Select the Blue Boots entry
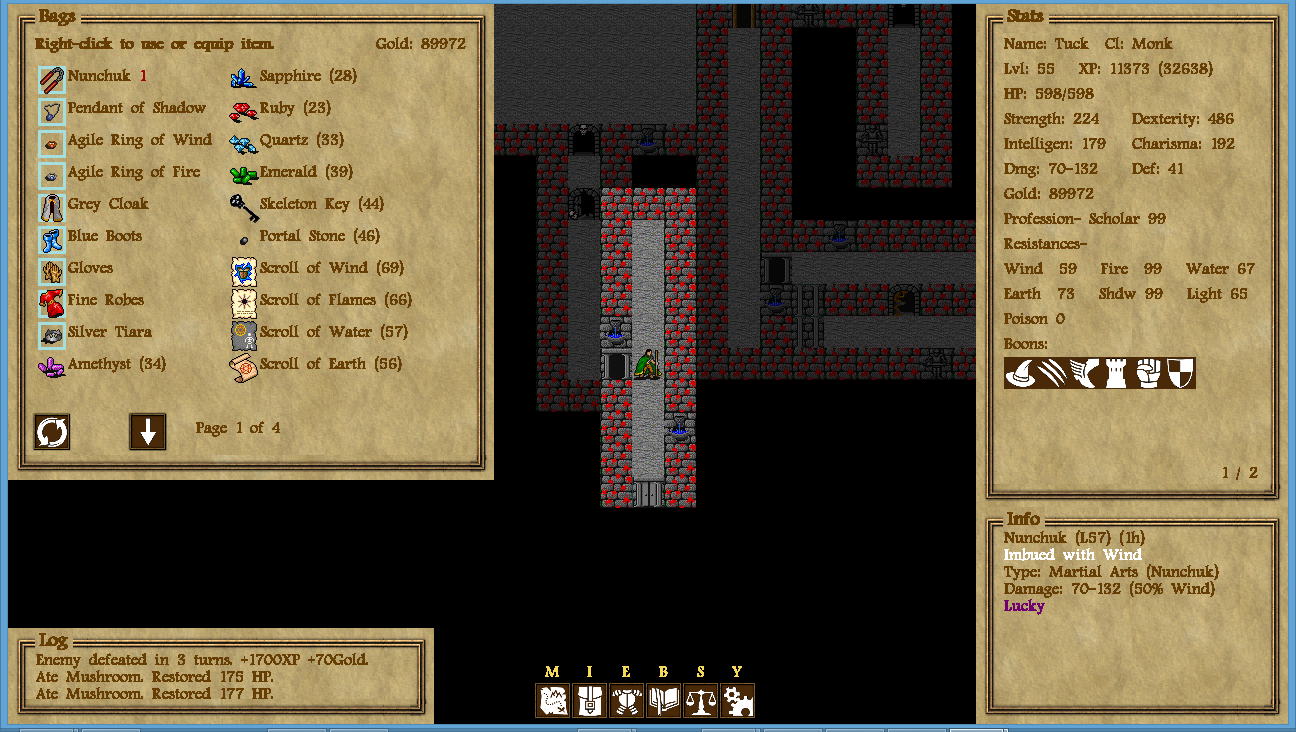 point(104,236)
